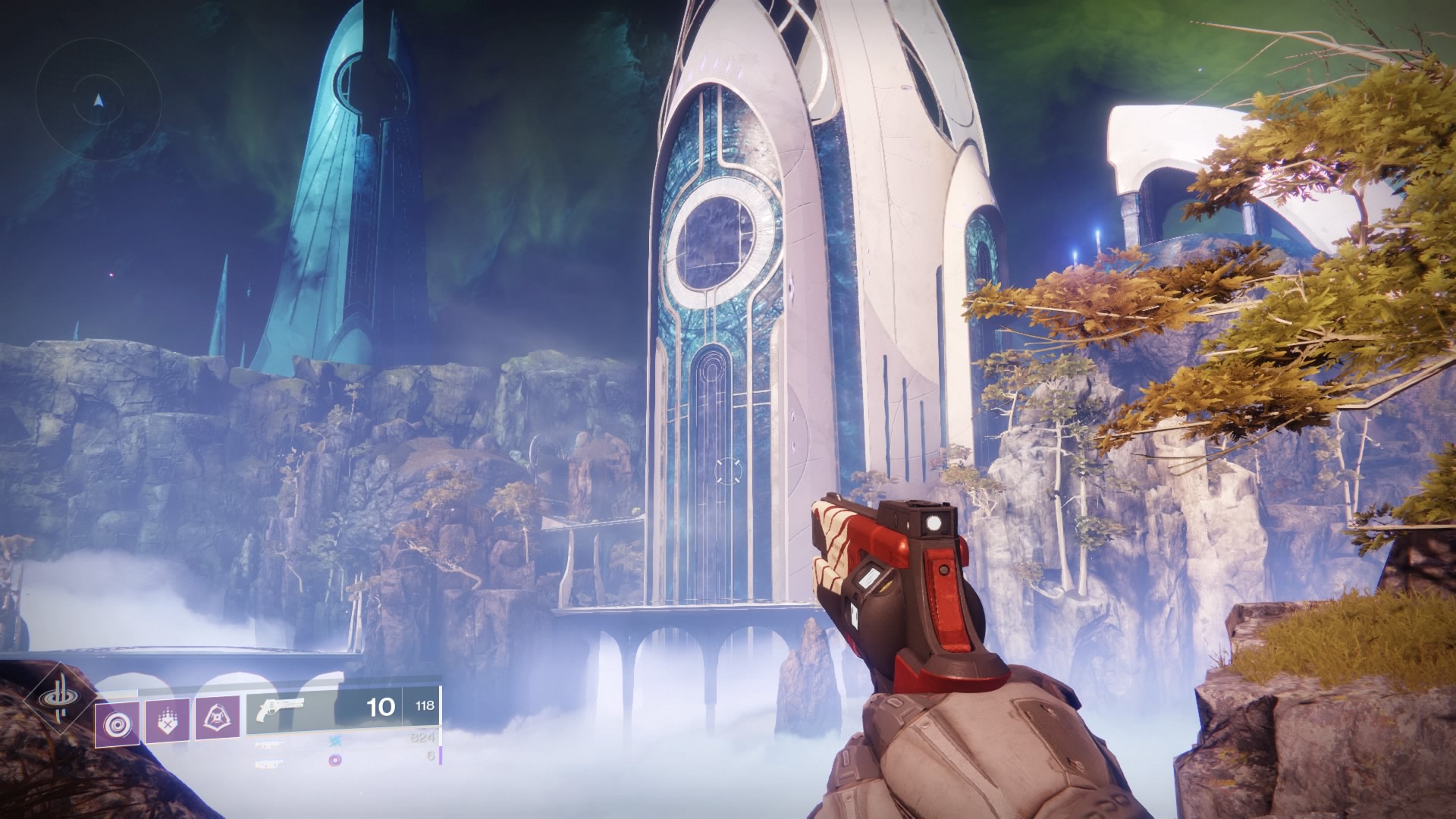Switch to the power weapon slot
The image size is (1456, 819).
coord(271,764)
